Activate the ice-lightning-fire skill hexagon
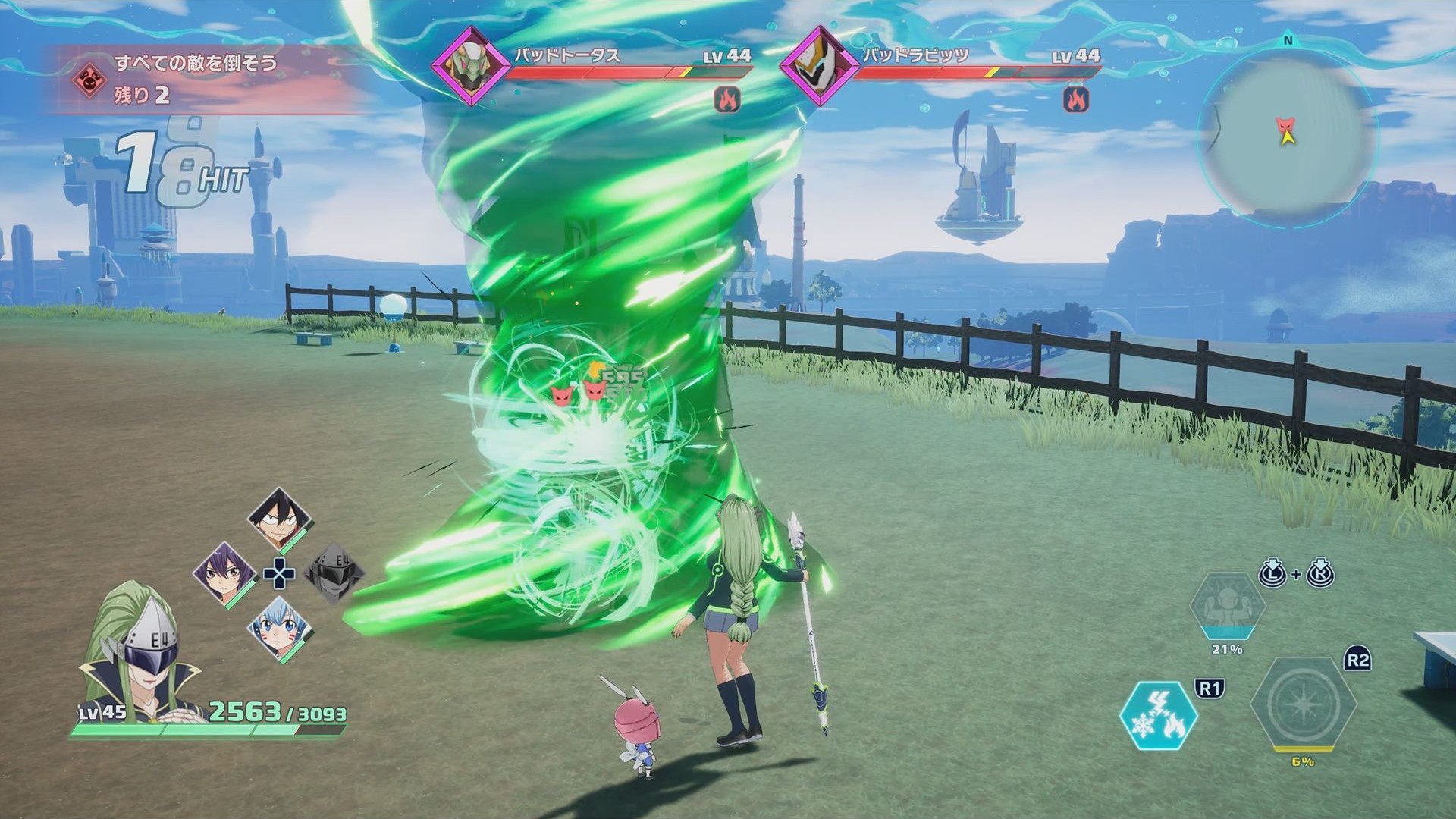1456x819 pixels. [x=1159, y=717]
